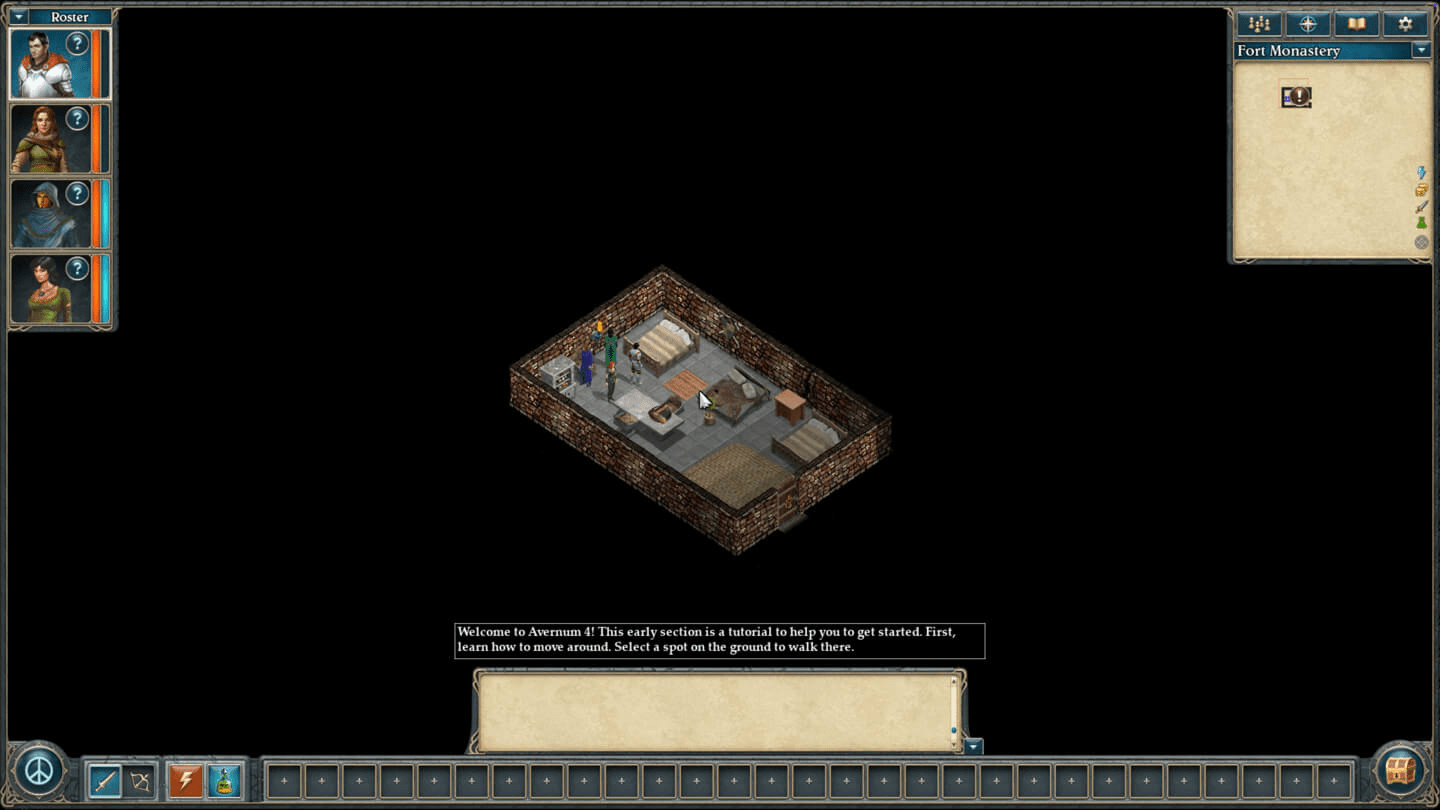
Task: Click the message log scroll arrow
Action: (972, 746)
